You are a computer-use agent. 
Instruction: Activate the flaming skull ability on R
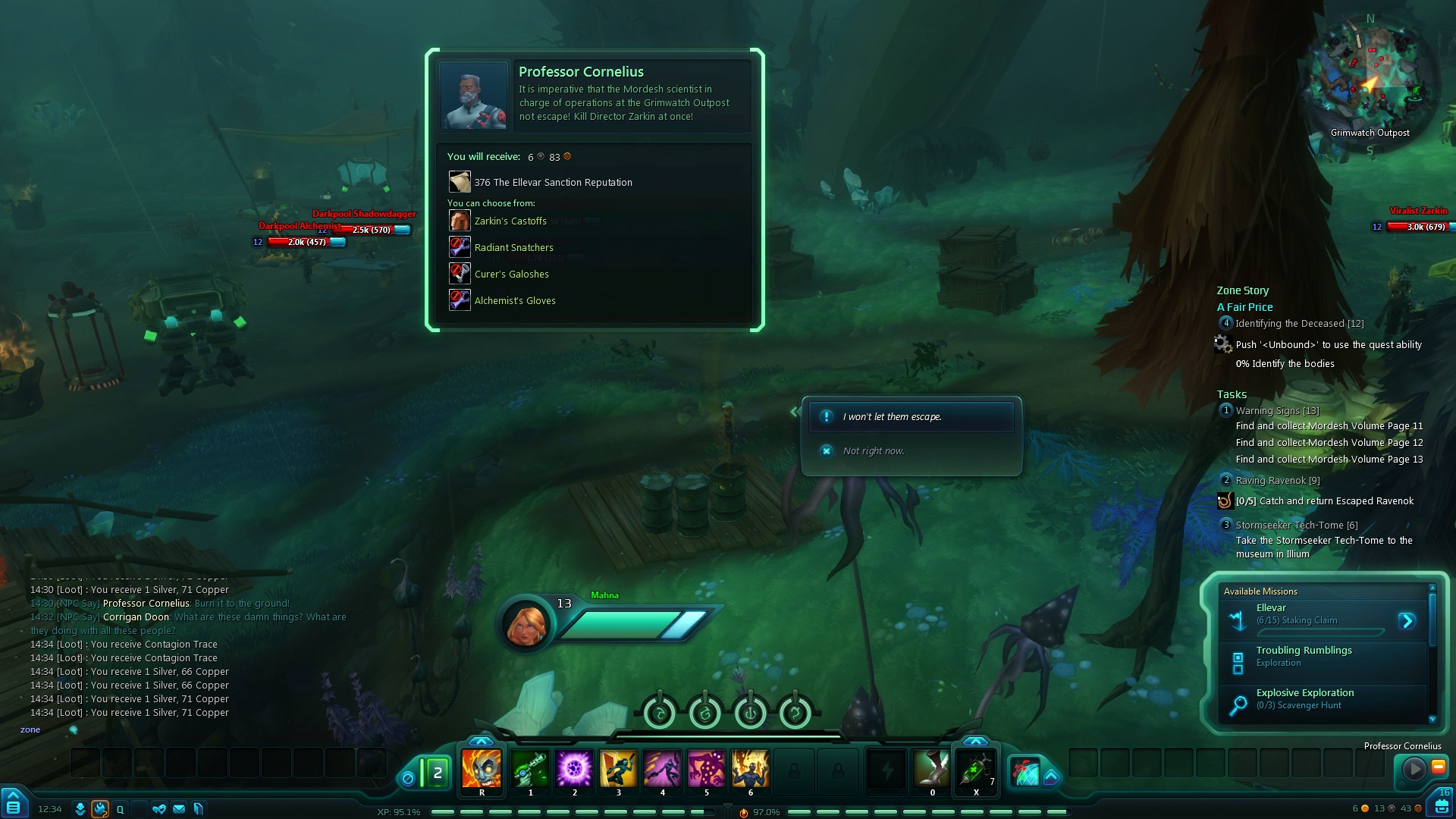(x=482, y=769)
